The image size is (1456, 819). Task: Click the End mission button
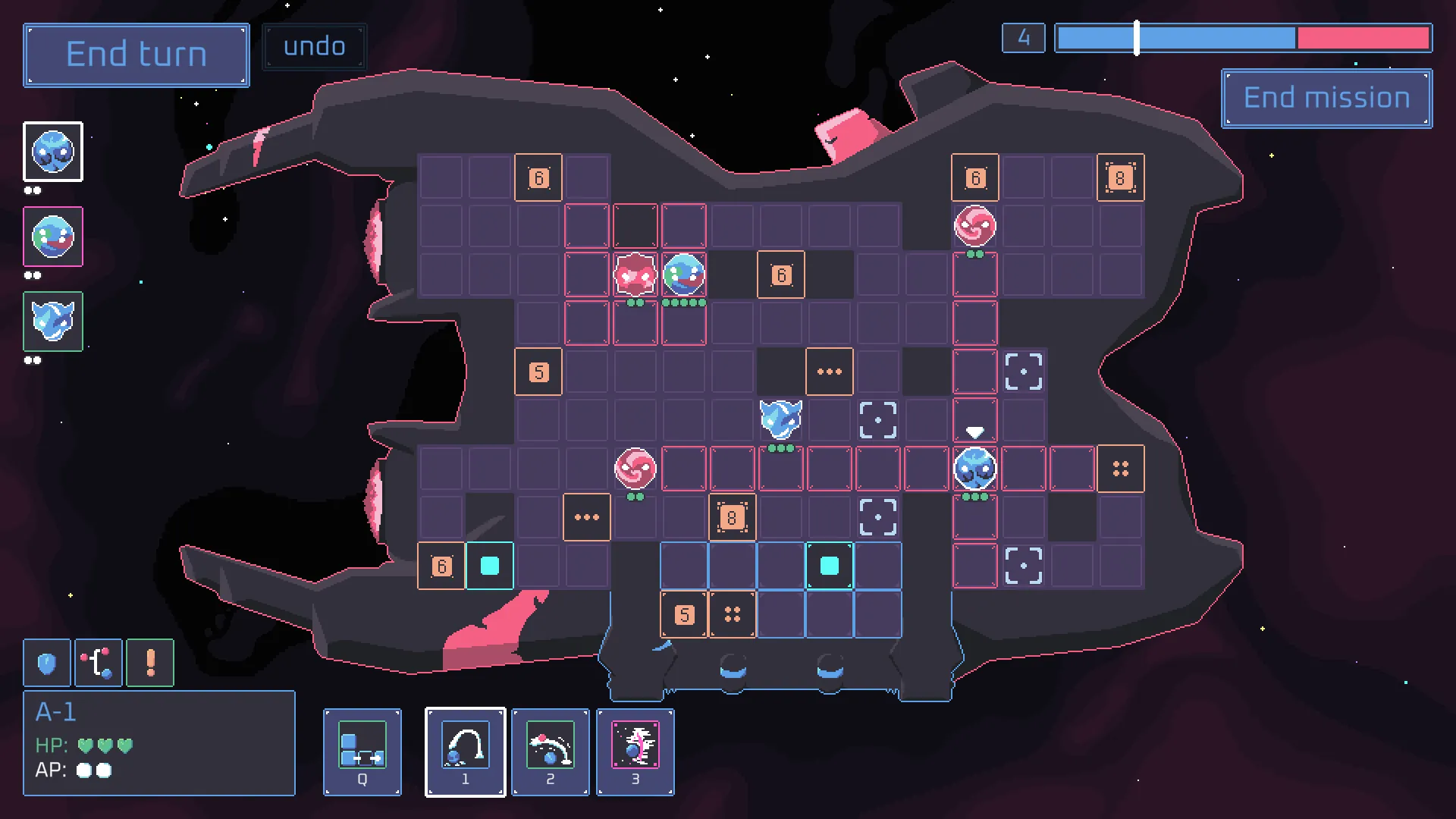(1325, 98)
